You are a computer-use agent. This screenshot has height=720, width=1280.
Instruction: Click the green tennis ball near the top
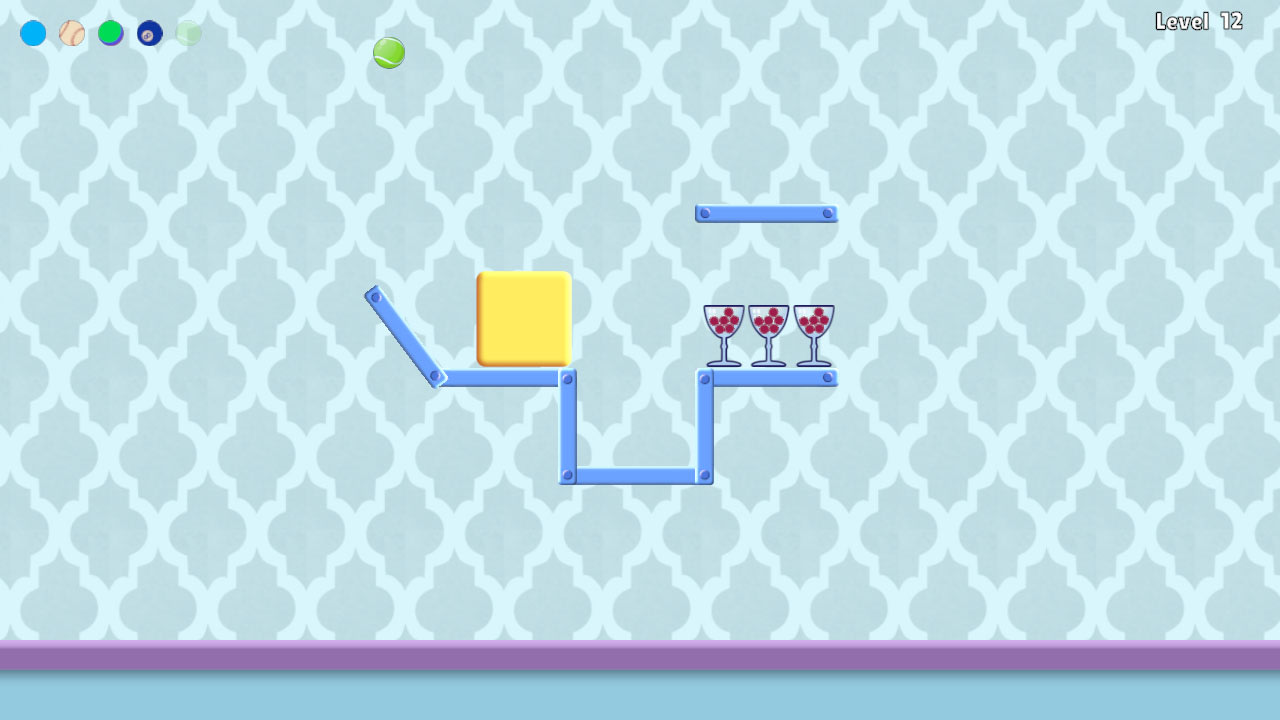(388, 52)
